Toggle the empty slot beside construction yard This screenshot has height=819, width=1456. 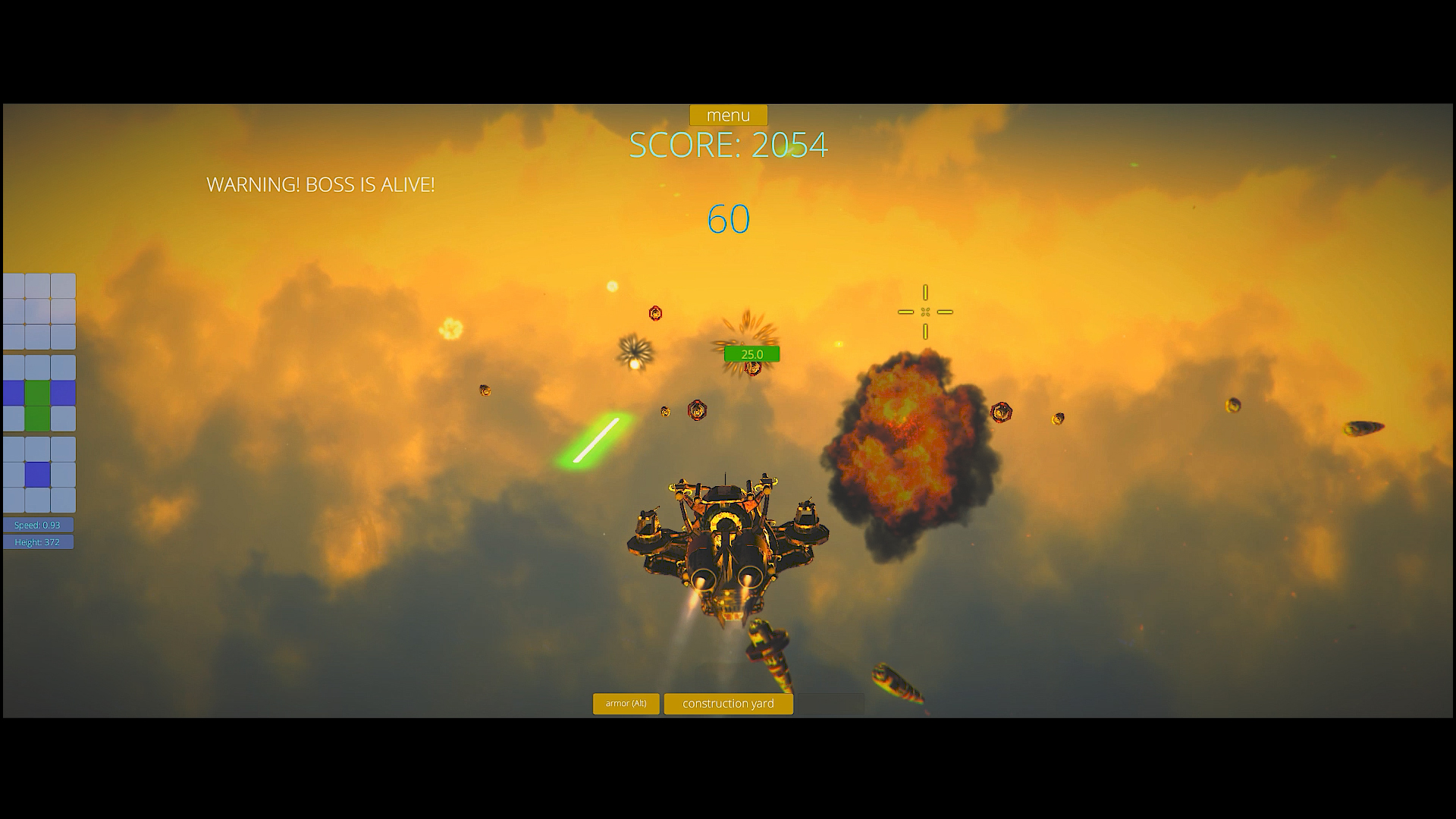(830, 704)
